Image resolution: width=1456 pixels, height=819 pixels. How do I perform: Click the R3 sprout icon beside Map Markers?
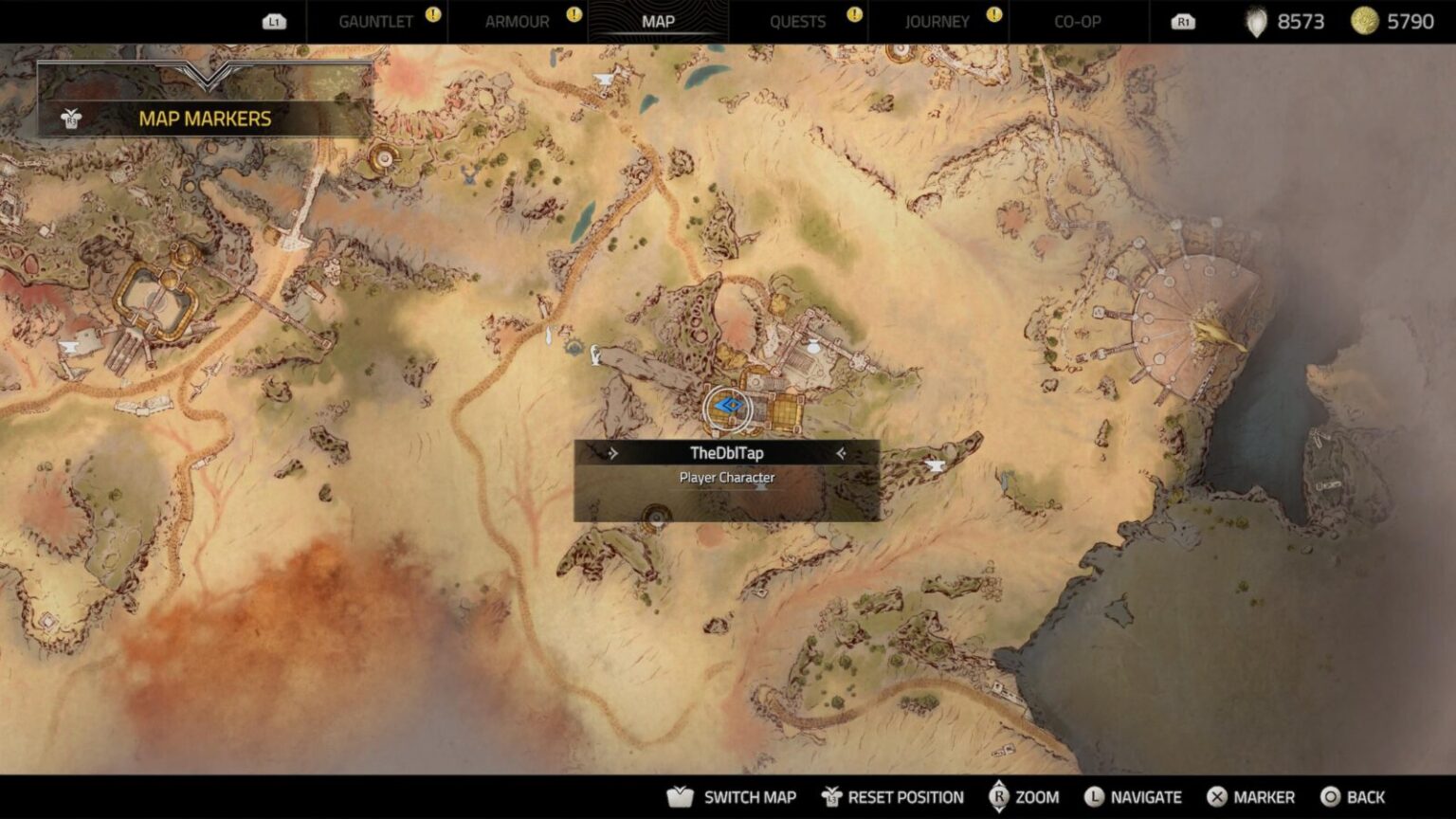(x=69, y=121)
